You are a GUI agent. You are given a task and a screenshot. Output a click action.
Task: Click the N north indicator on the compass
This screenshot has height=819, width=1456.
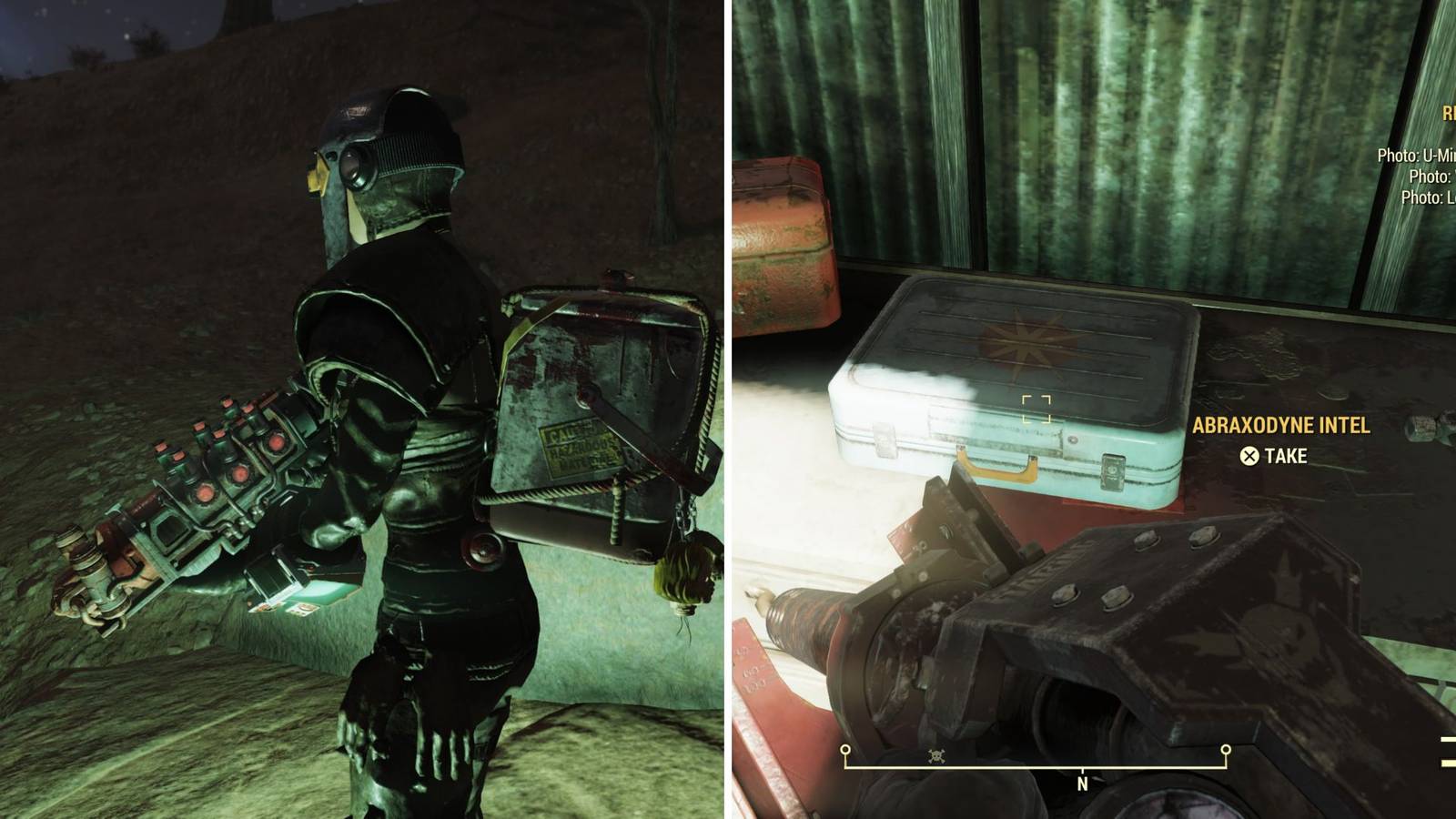coord(1082,784)
